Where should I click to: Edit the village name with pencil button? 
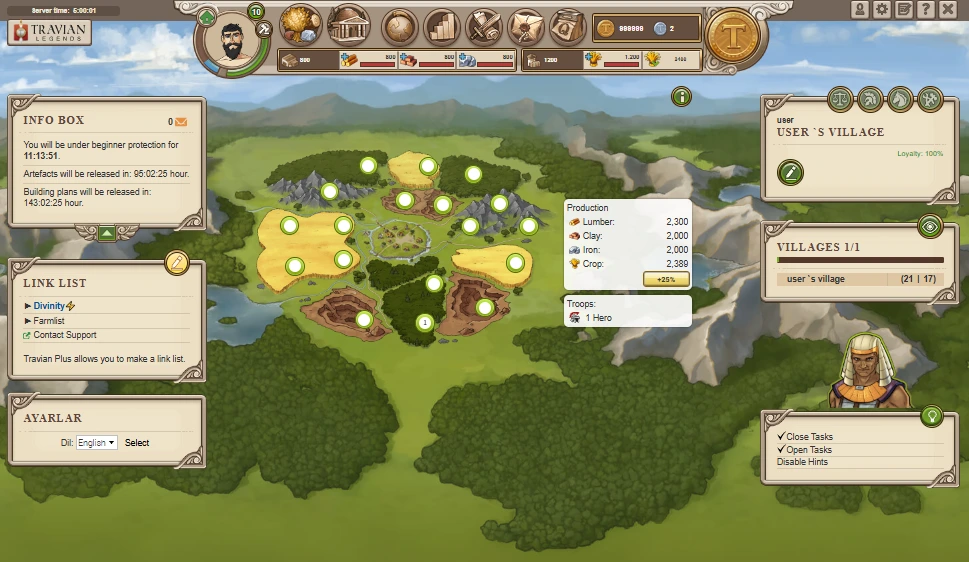click(x=791, y=172)
